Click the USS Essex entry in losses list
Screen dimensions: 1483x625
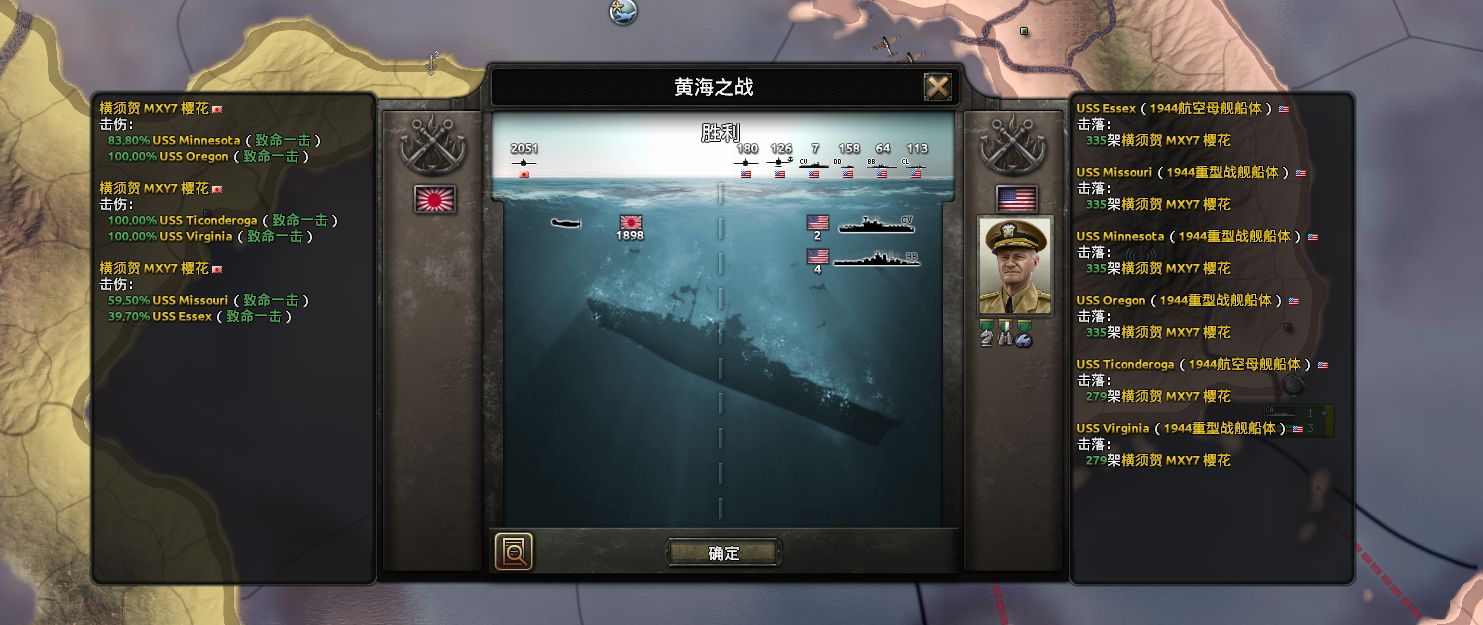[x=1106, y=108]
